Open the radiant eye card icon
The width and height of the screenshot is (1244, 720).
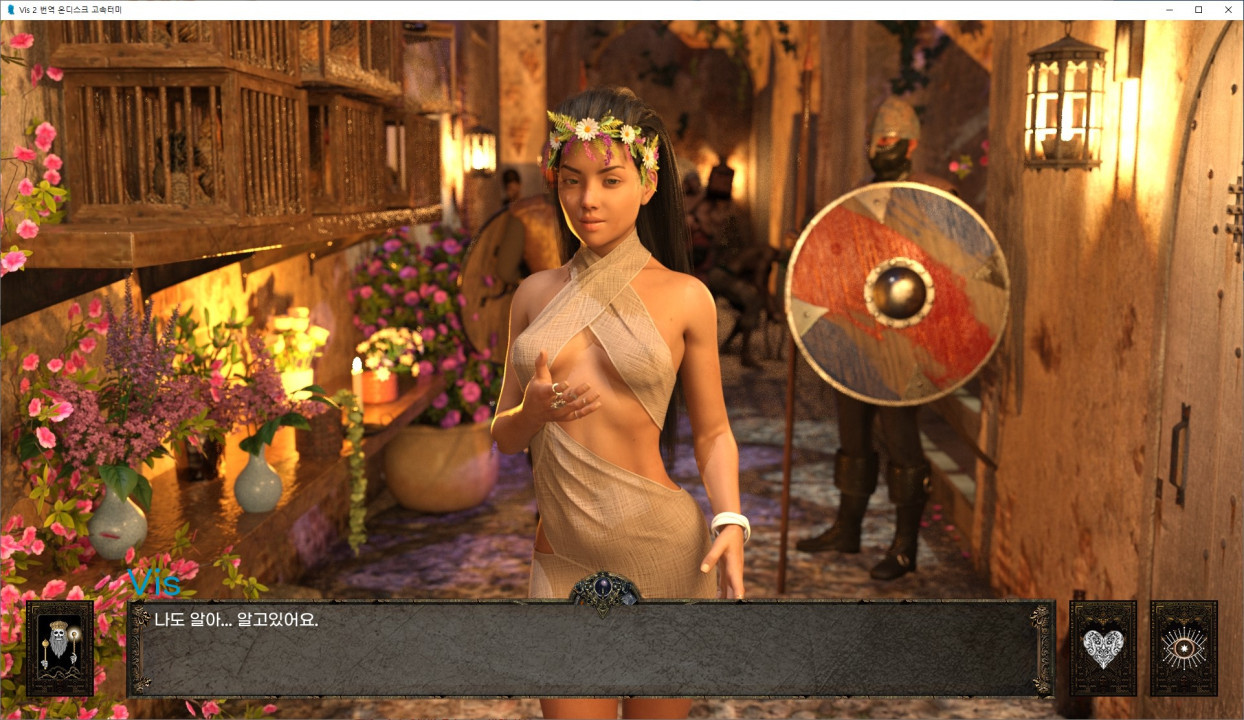(1183, 648)
